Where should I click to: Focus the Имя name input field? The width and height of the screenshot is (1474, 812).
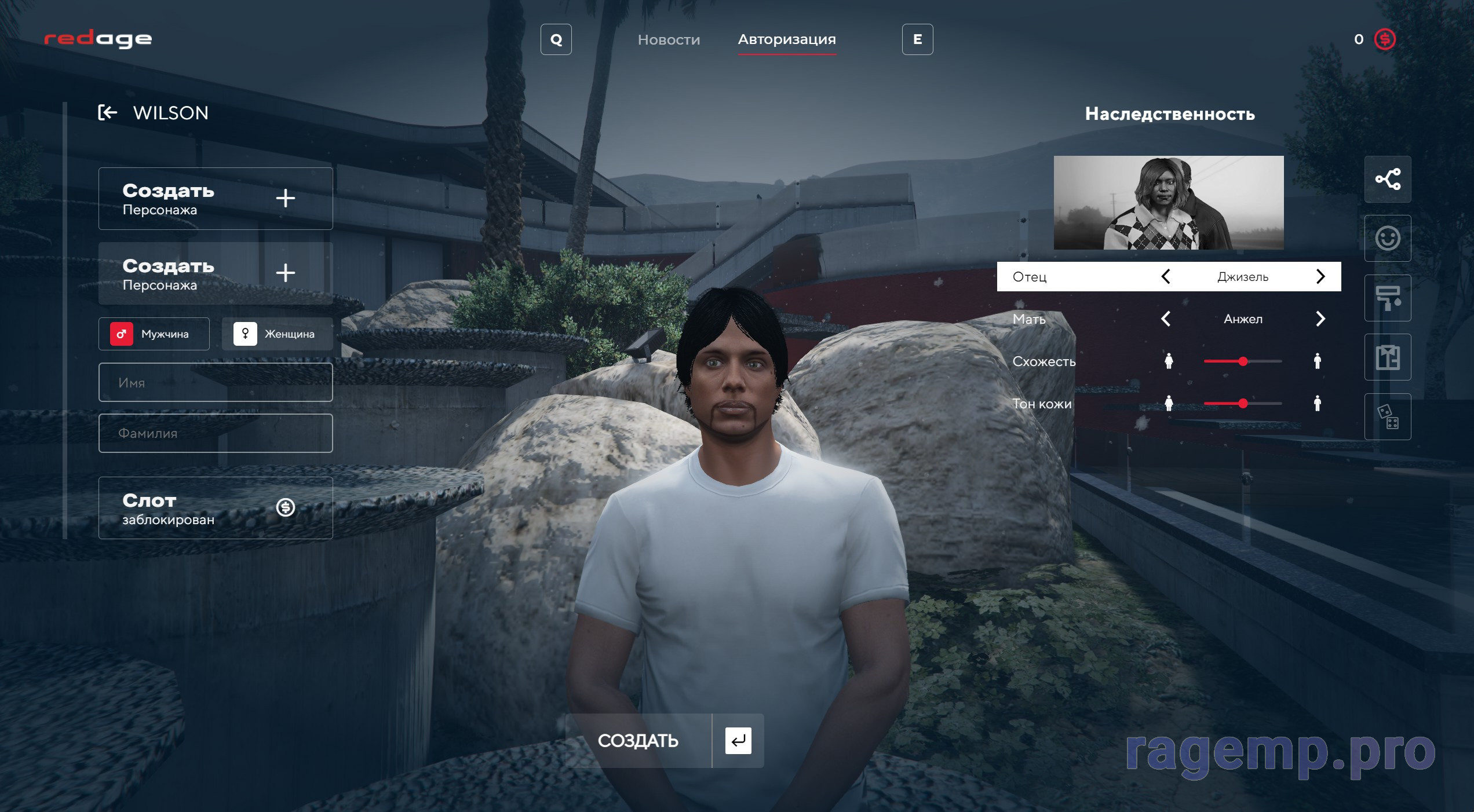(x=216, y=382)
